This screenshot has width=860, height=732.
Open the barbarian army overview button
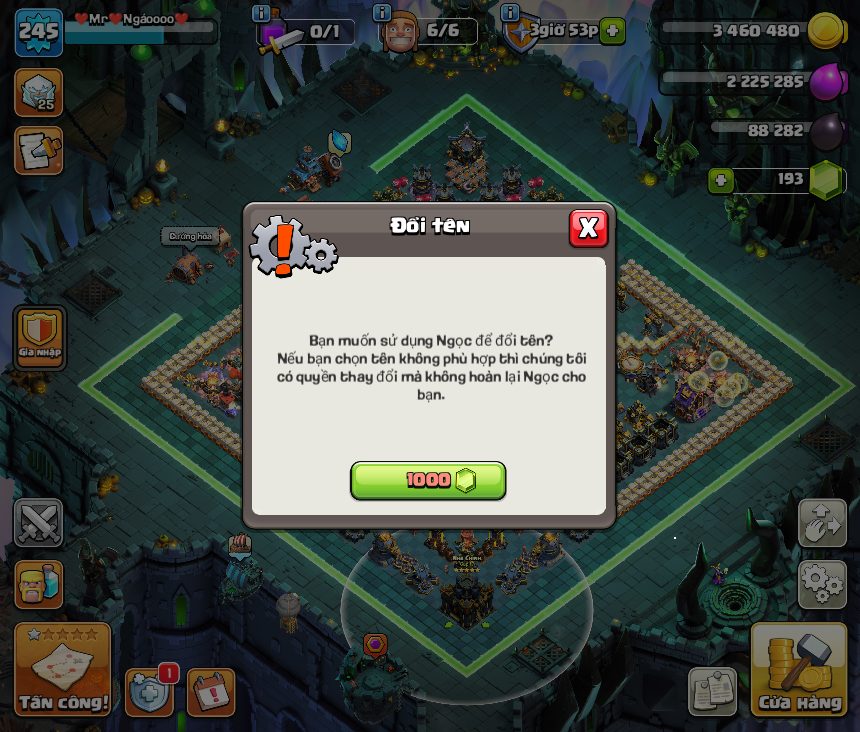(39, 584)
